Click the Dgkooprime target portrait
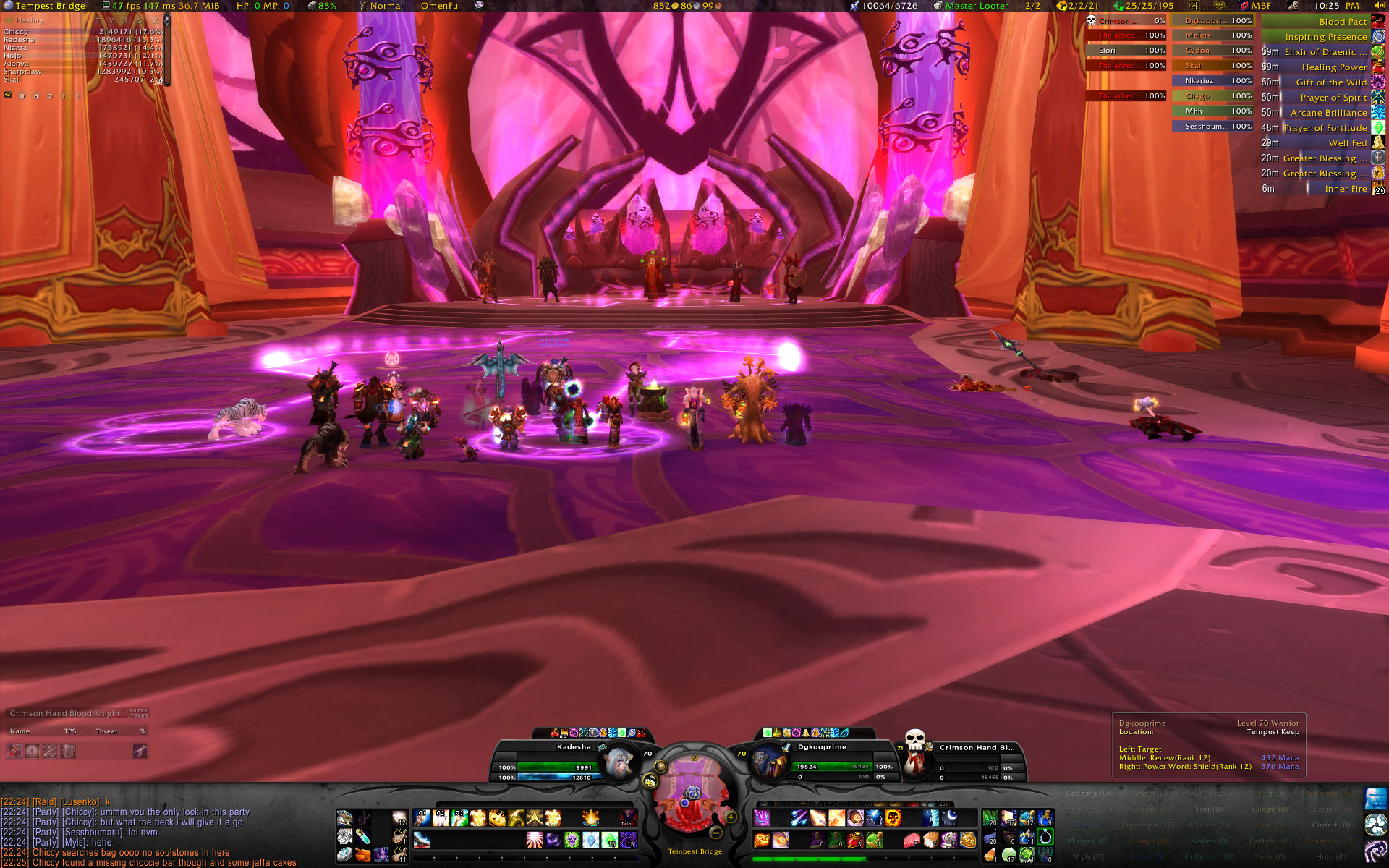The height and width of the screenshot is (868, 1389). pyautogui.click(x=769, y=762)
